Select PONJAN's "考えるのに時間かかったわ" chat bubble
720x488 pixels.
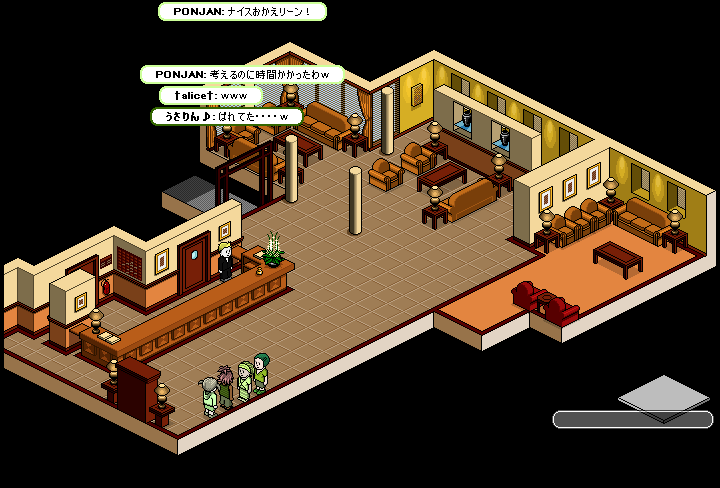(242, 75)
